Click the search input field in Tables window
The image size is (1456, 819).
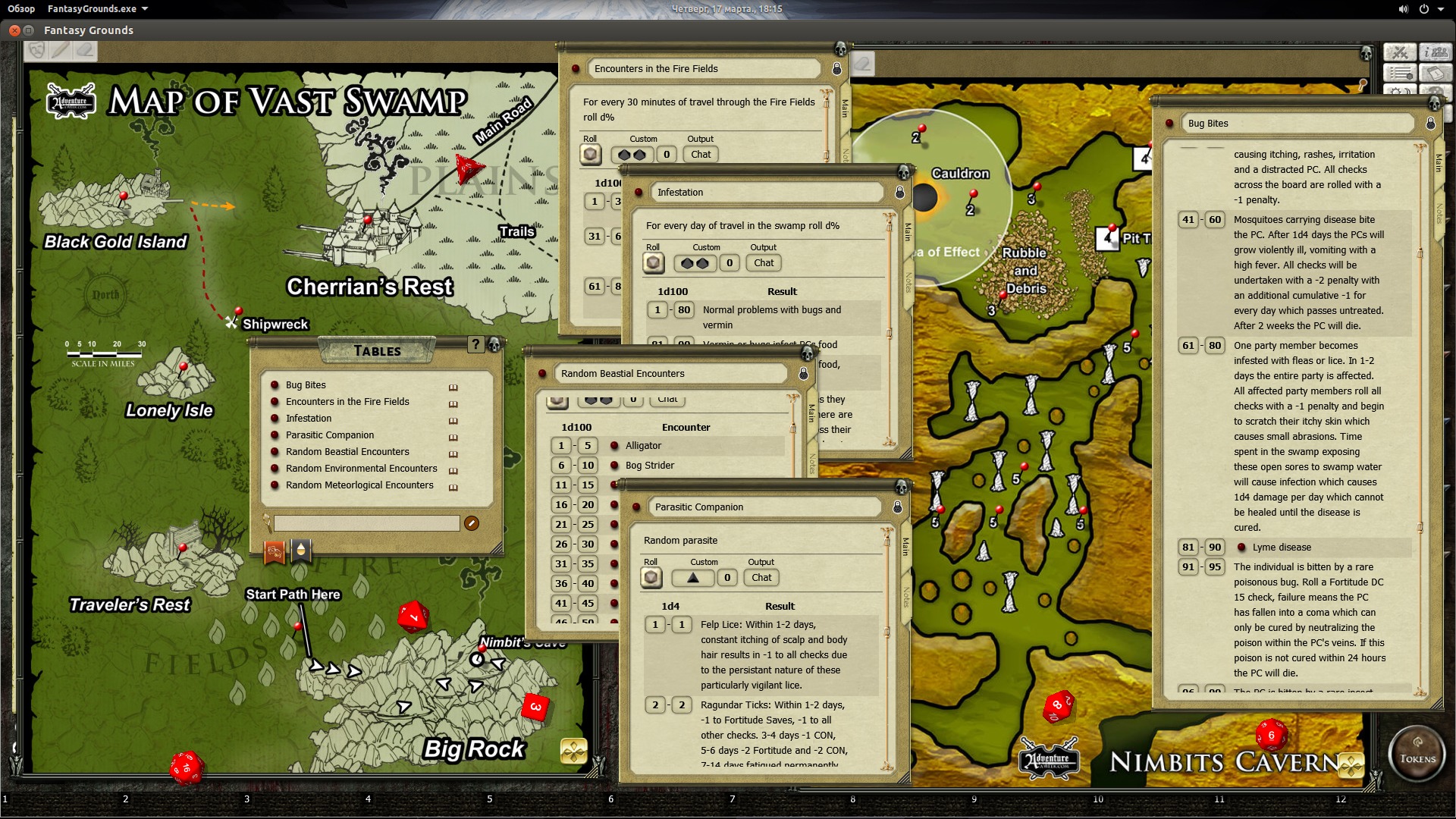click(366, 523)
